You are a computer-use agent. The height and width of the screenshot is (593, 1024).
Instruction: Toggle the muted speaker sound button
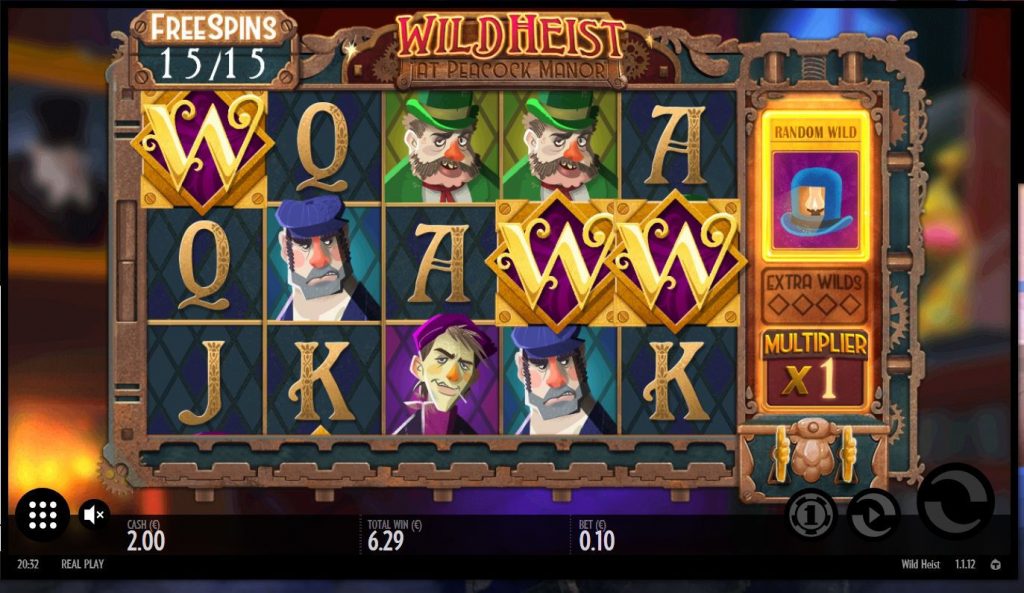pyautogui.click(x=94, y=515)
